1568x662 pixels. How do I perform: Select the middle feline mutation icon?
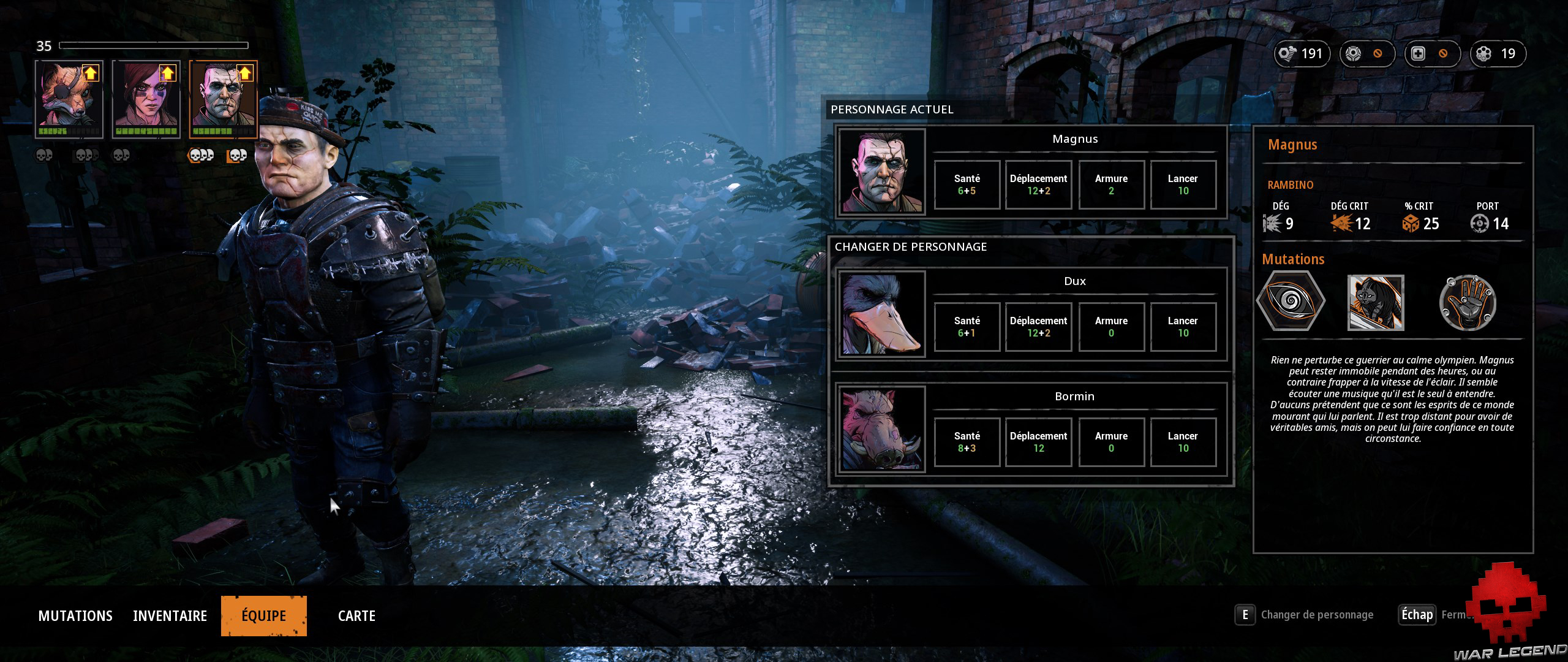point(1376,303)
